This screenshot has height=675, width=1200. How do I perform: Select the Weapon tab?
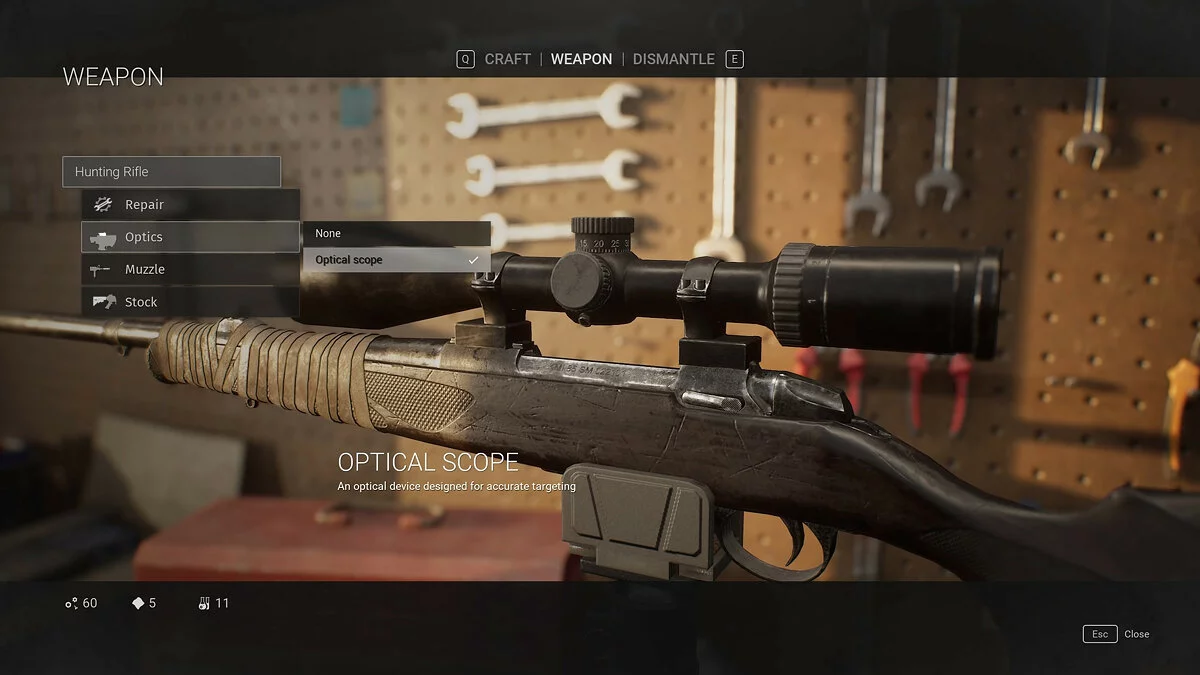[x=581, y=59]
